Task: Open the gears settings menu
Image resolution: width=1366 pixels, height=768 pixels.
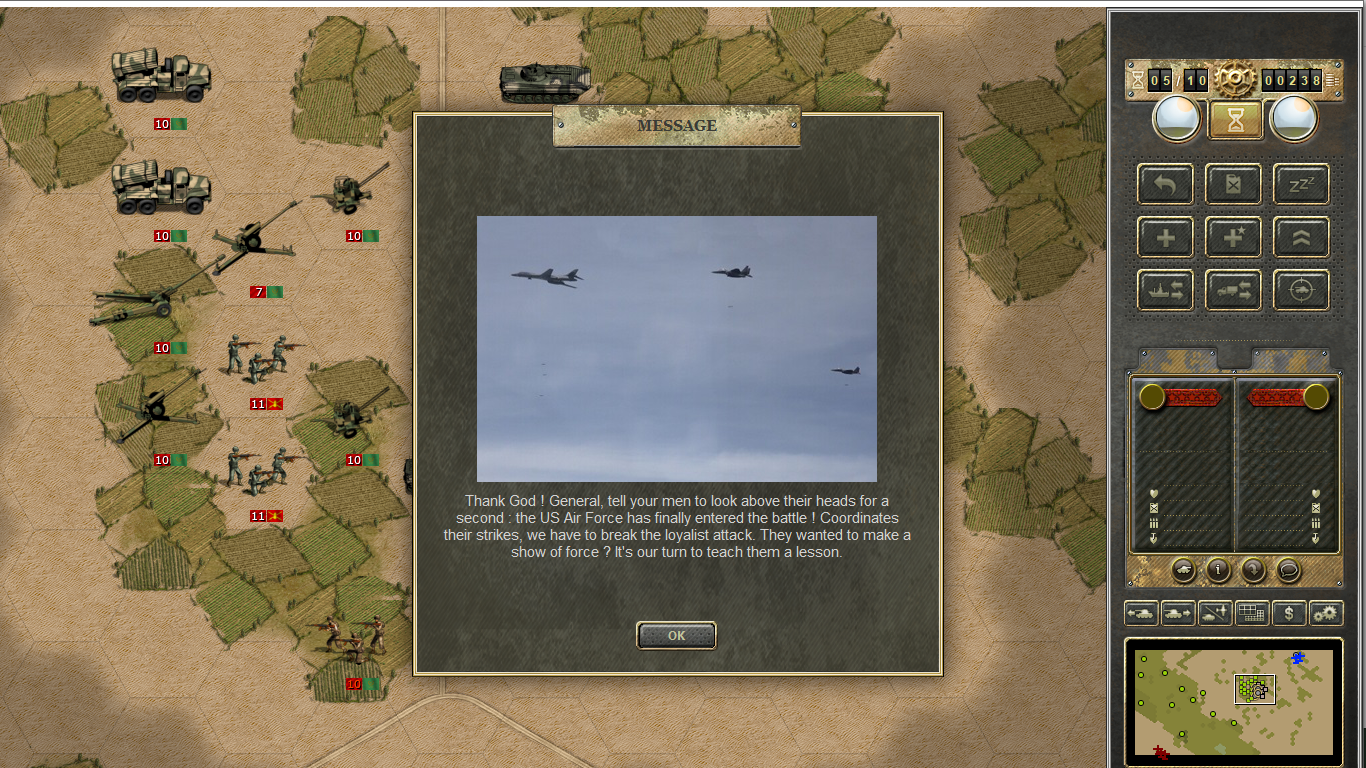Action: click(1326, 613)
